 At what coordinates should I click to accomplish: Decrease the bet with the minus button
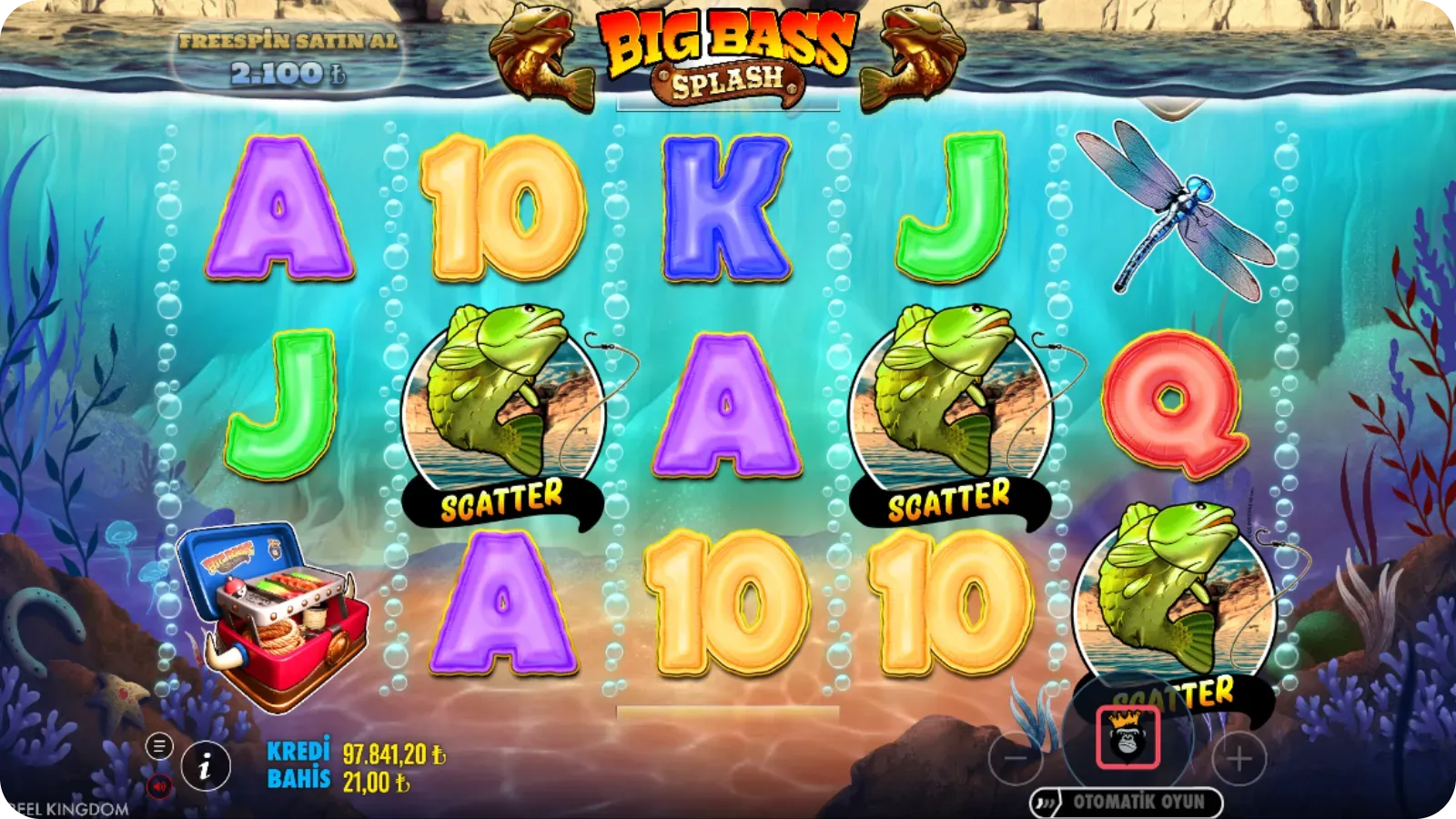(1016, 758)
